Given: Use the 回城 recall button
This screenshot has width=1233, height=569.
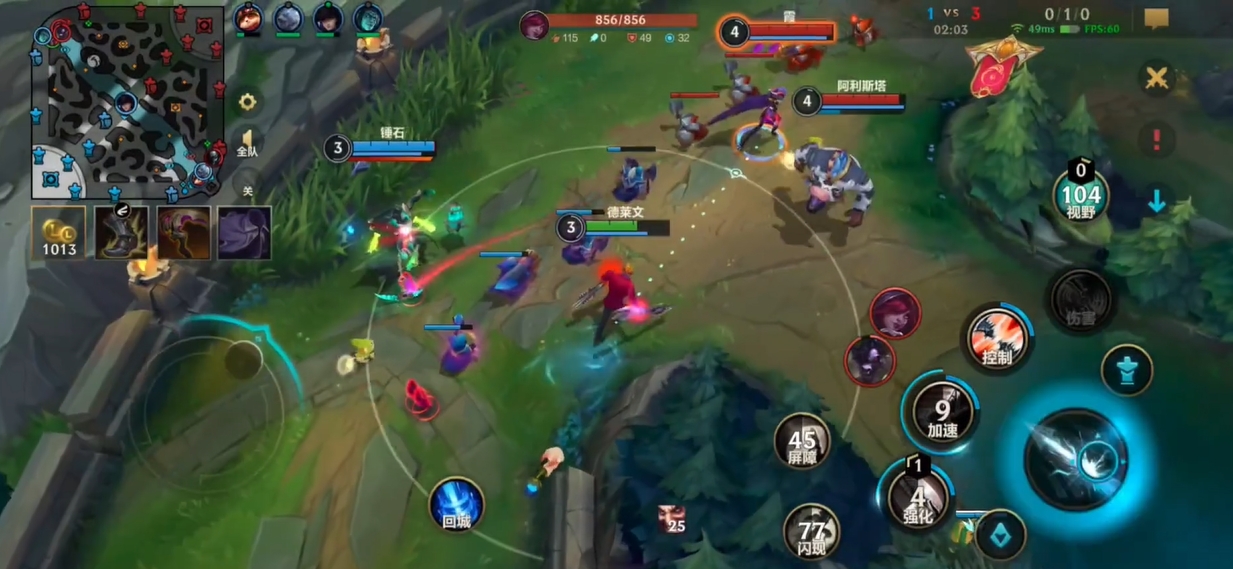Looking at the screenshot, I should tap(457, 504).
